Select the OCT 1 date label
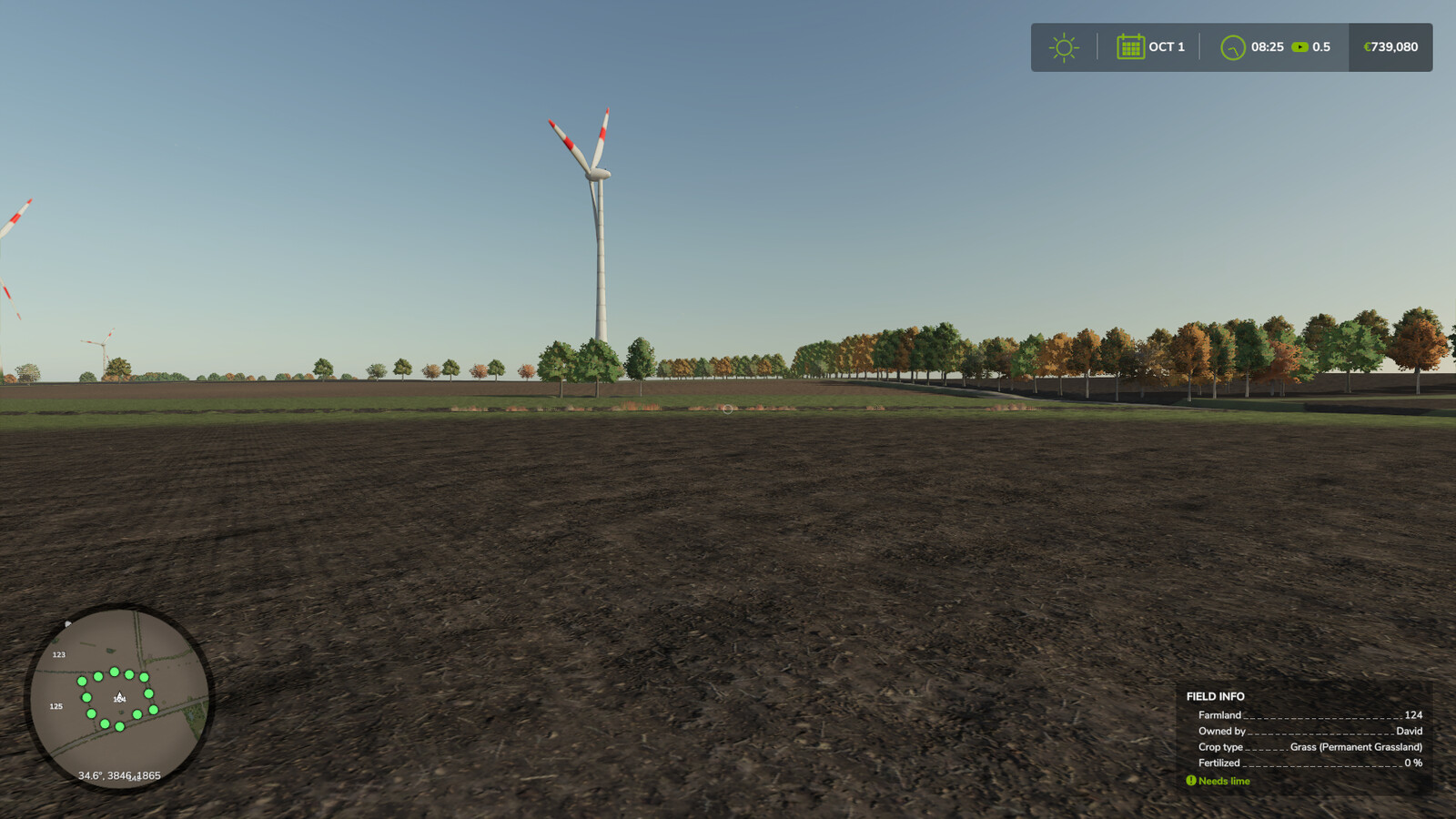 [x=1165, y=46]
